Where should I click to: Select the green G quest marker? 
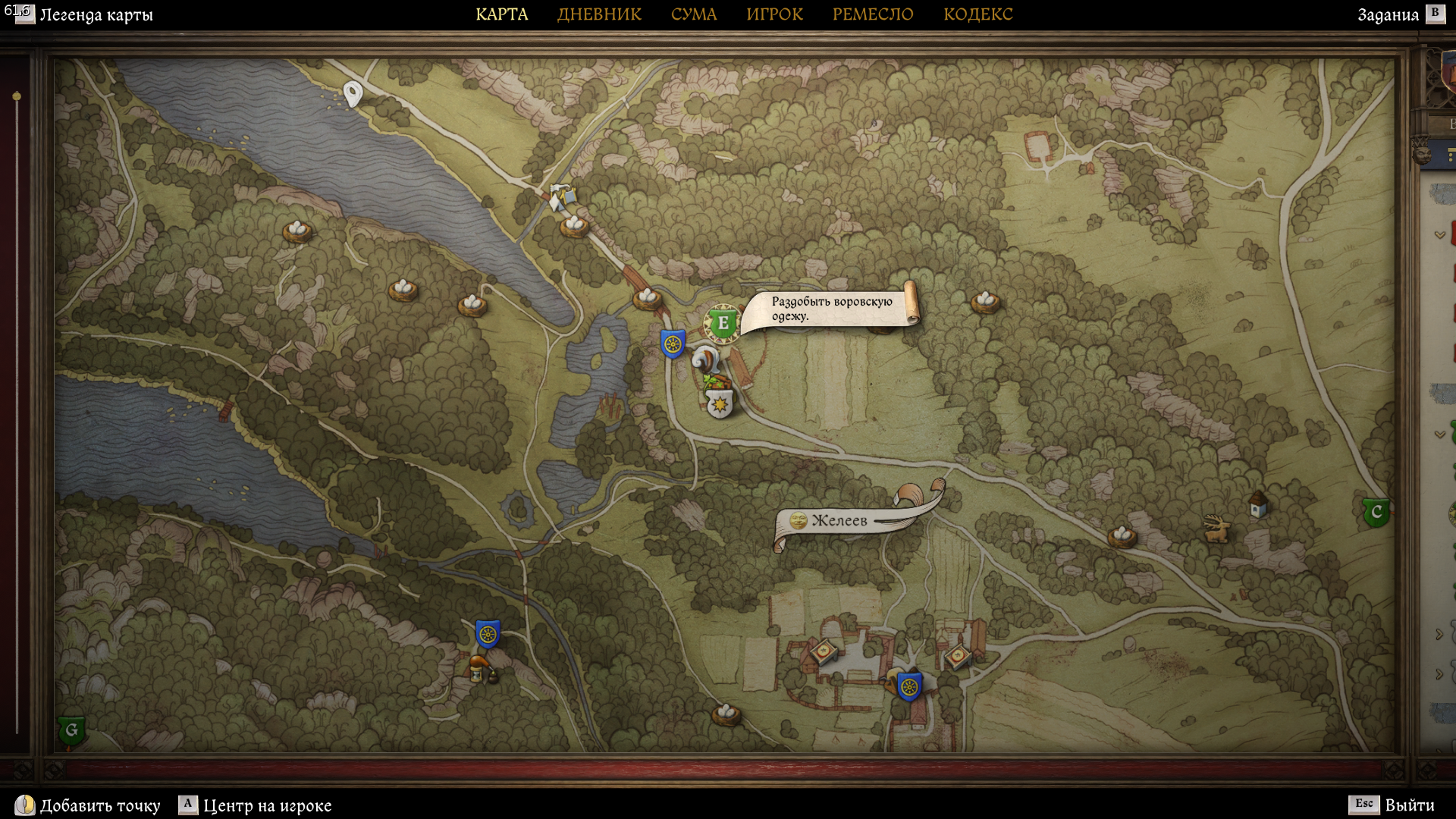[x=71, y=730]
